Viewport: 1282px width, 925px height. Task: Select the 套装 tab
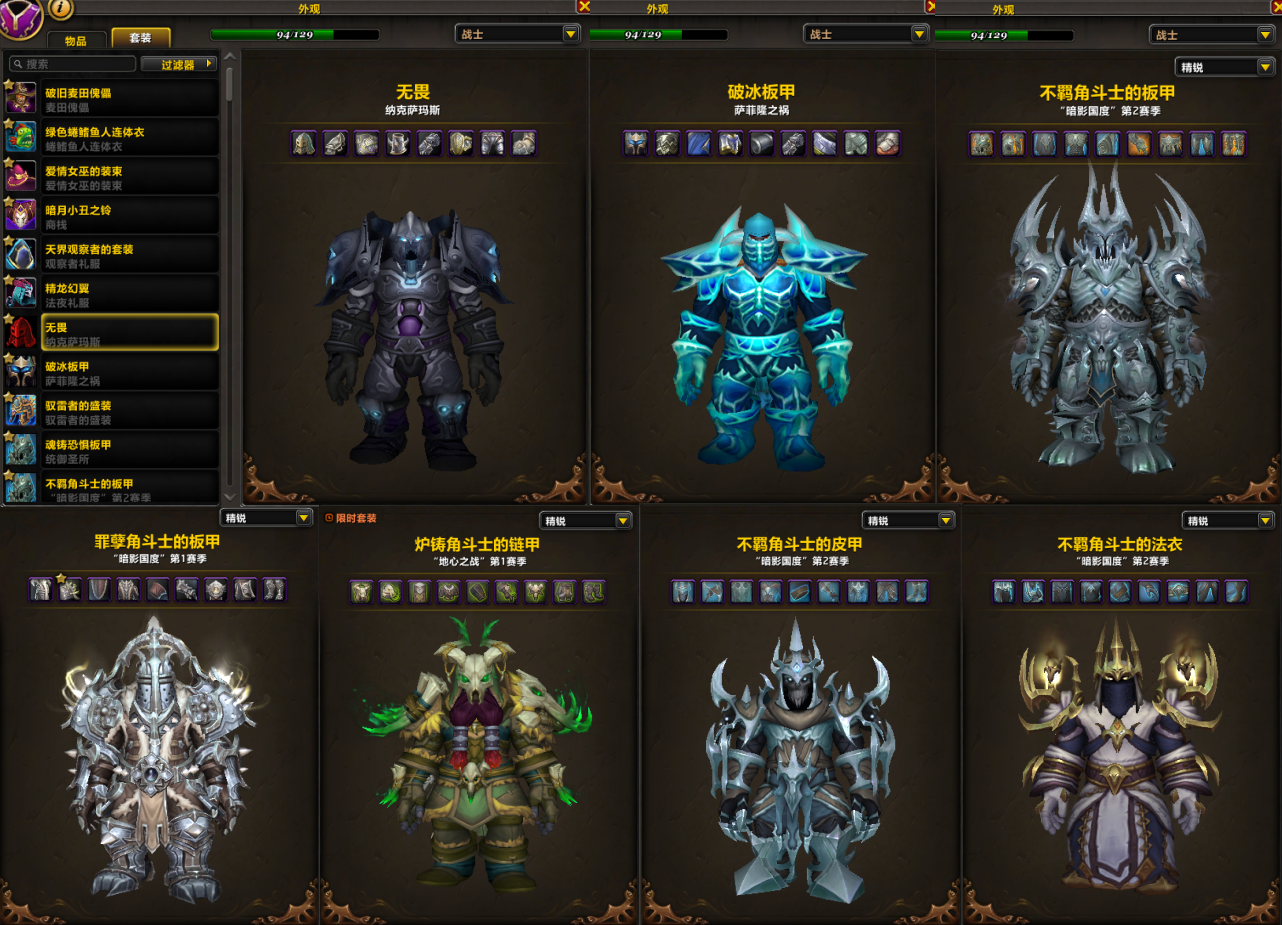tap(140, 38)
